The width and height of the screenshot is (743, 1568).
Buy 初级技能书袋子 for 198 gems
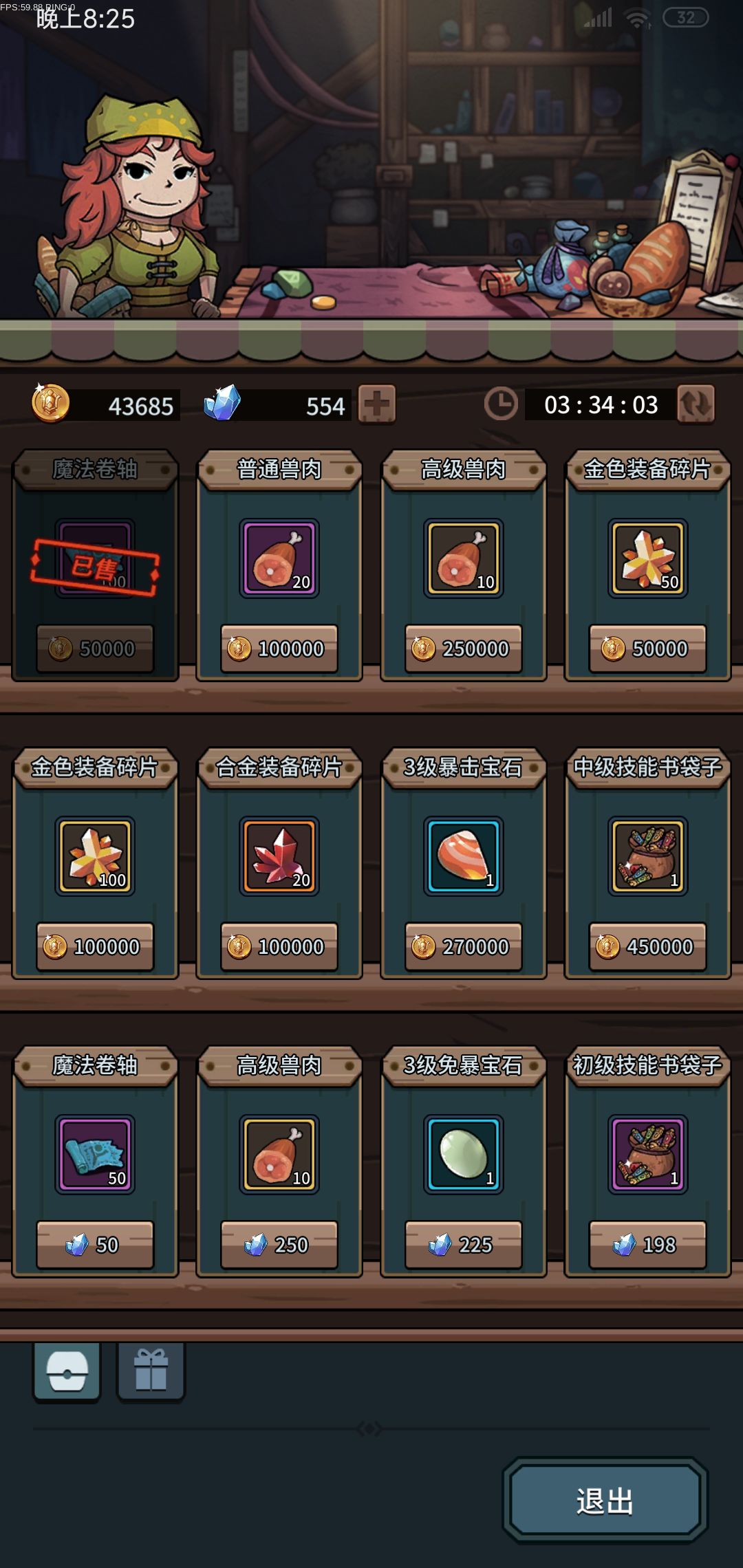tap(647, 1245)
